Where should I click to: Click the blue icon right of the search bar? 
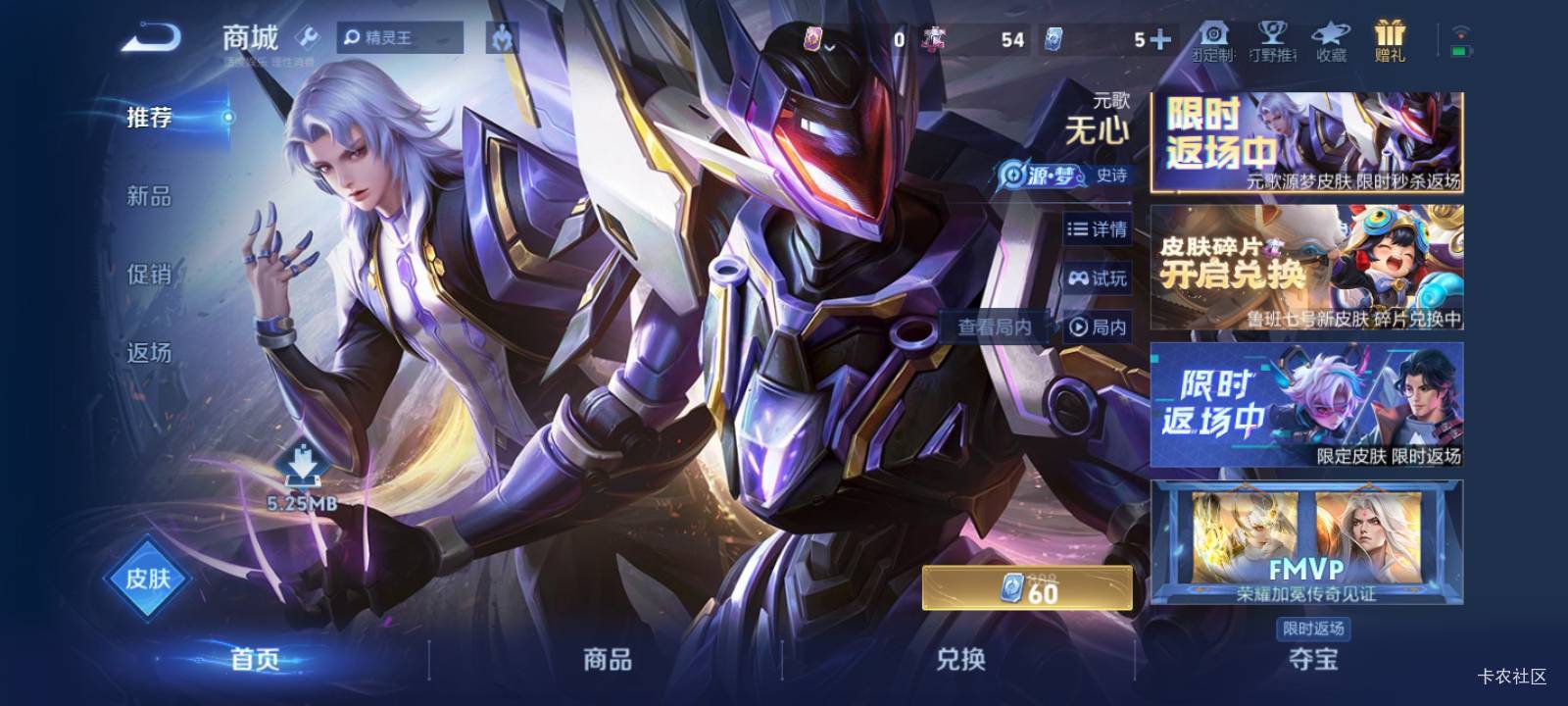[503, 37]
